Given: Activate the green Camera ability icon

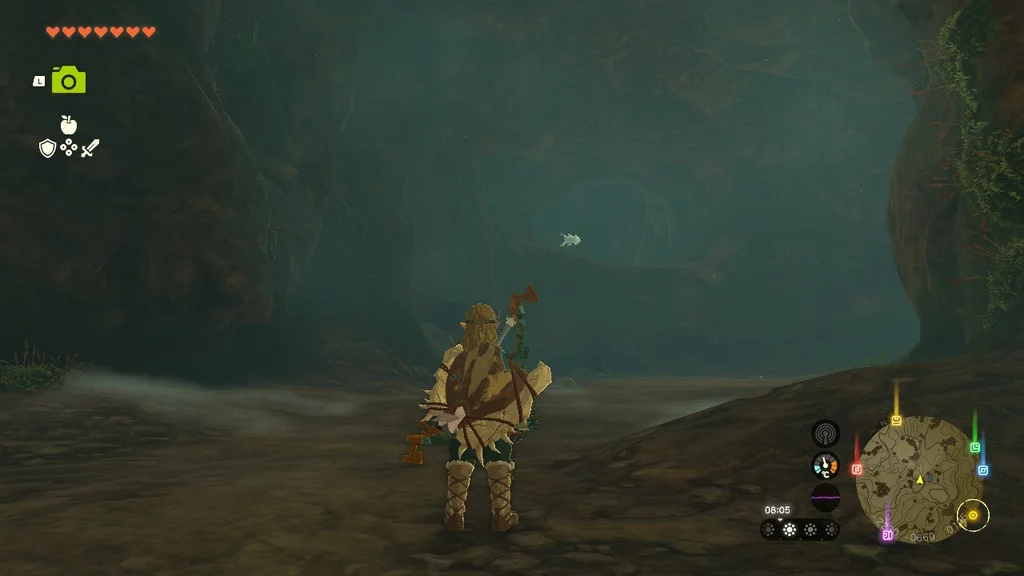Looking at the screenshot, I should [x=69, y=80].
